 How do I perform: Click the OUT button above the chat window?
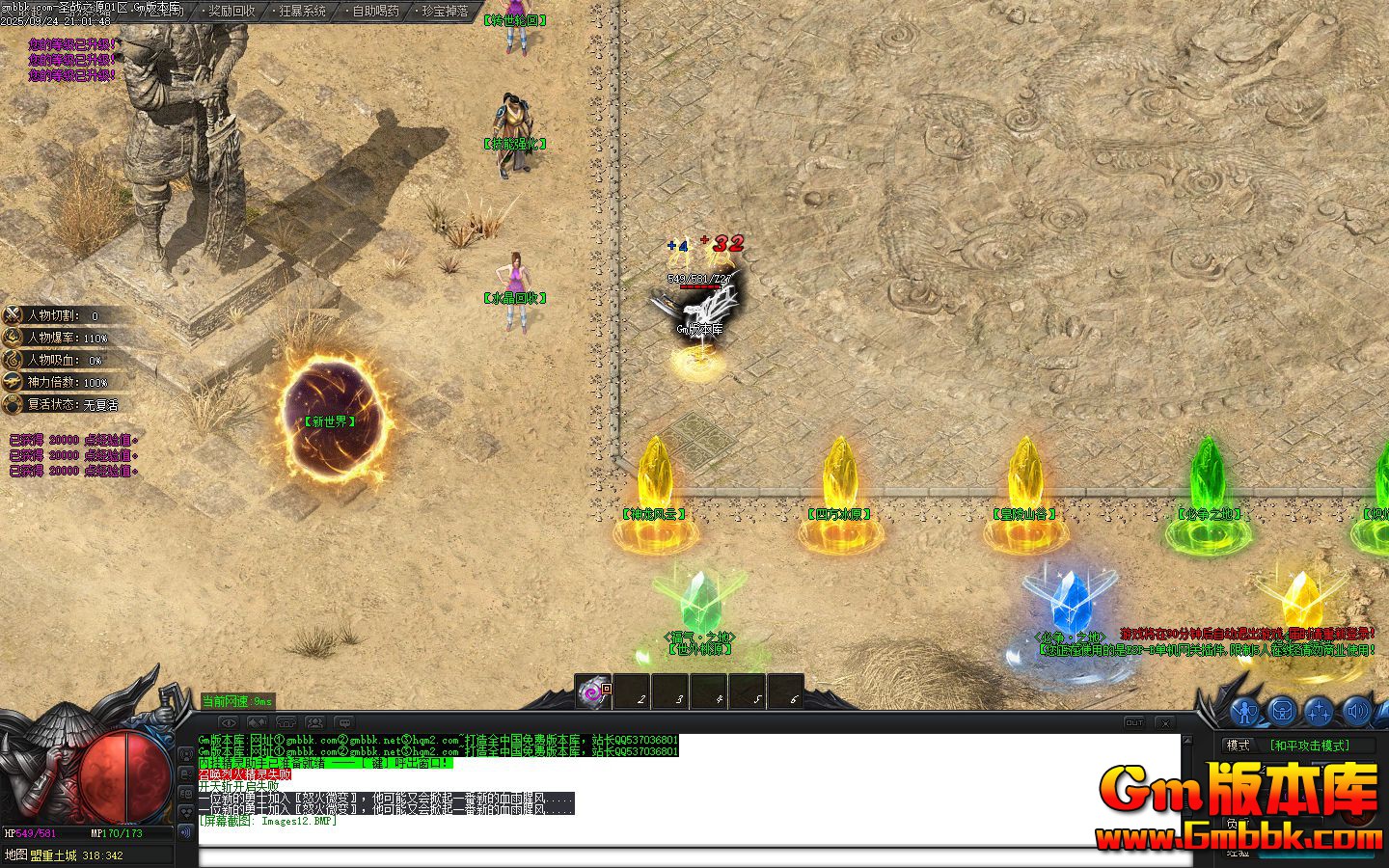1134,723
